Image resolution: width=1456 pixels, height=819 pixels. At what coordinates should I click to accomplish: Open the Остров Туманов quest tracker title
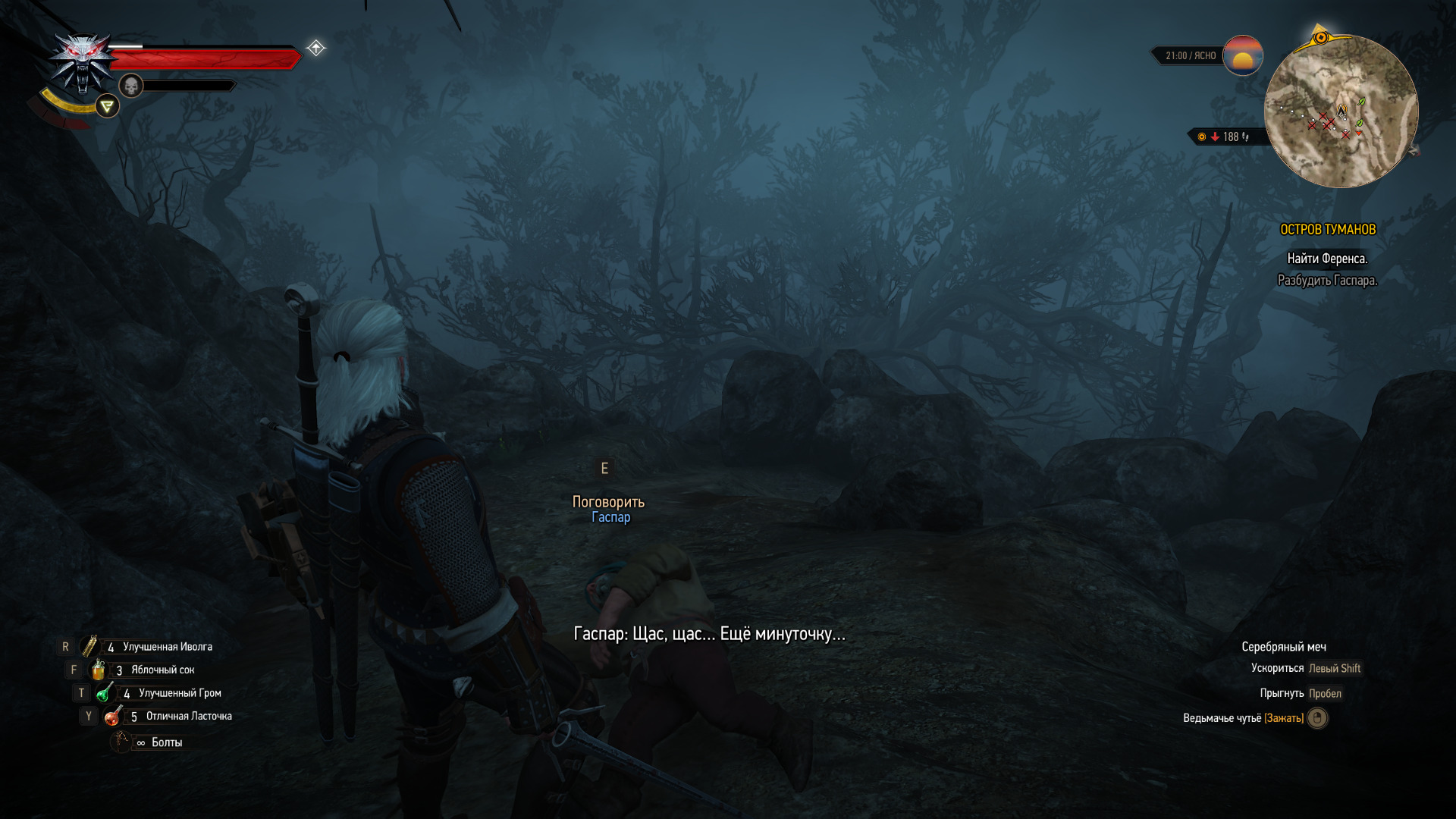[1327, 229]
